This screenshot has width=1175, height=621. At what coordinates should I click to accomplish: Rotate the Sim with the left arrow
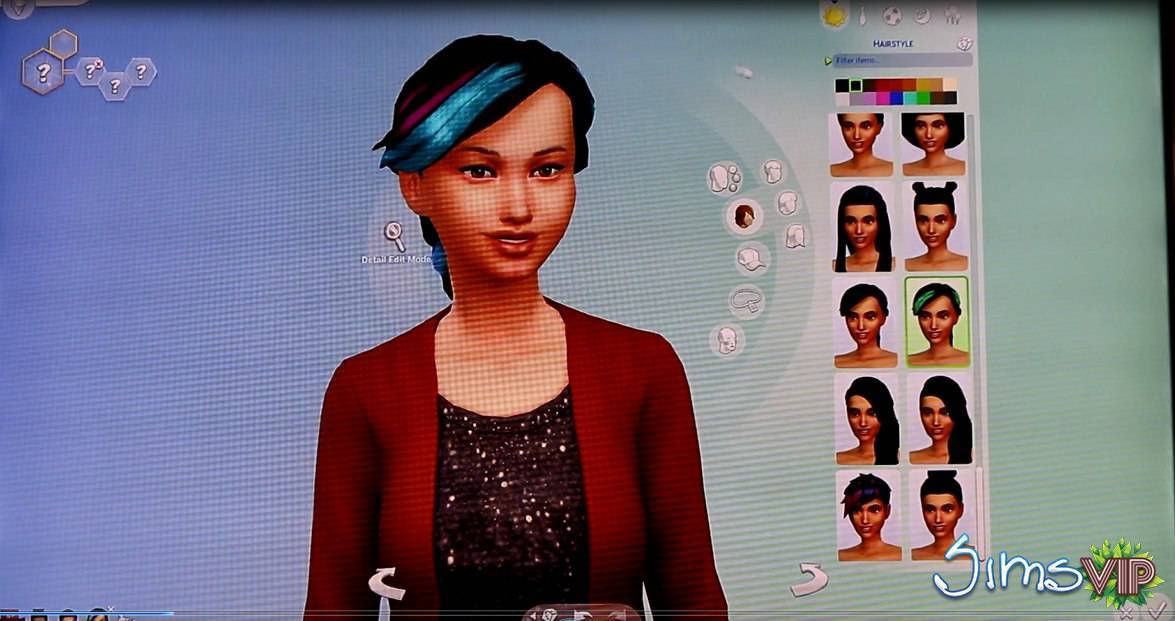click(x=386, y=583)
